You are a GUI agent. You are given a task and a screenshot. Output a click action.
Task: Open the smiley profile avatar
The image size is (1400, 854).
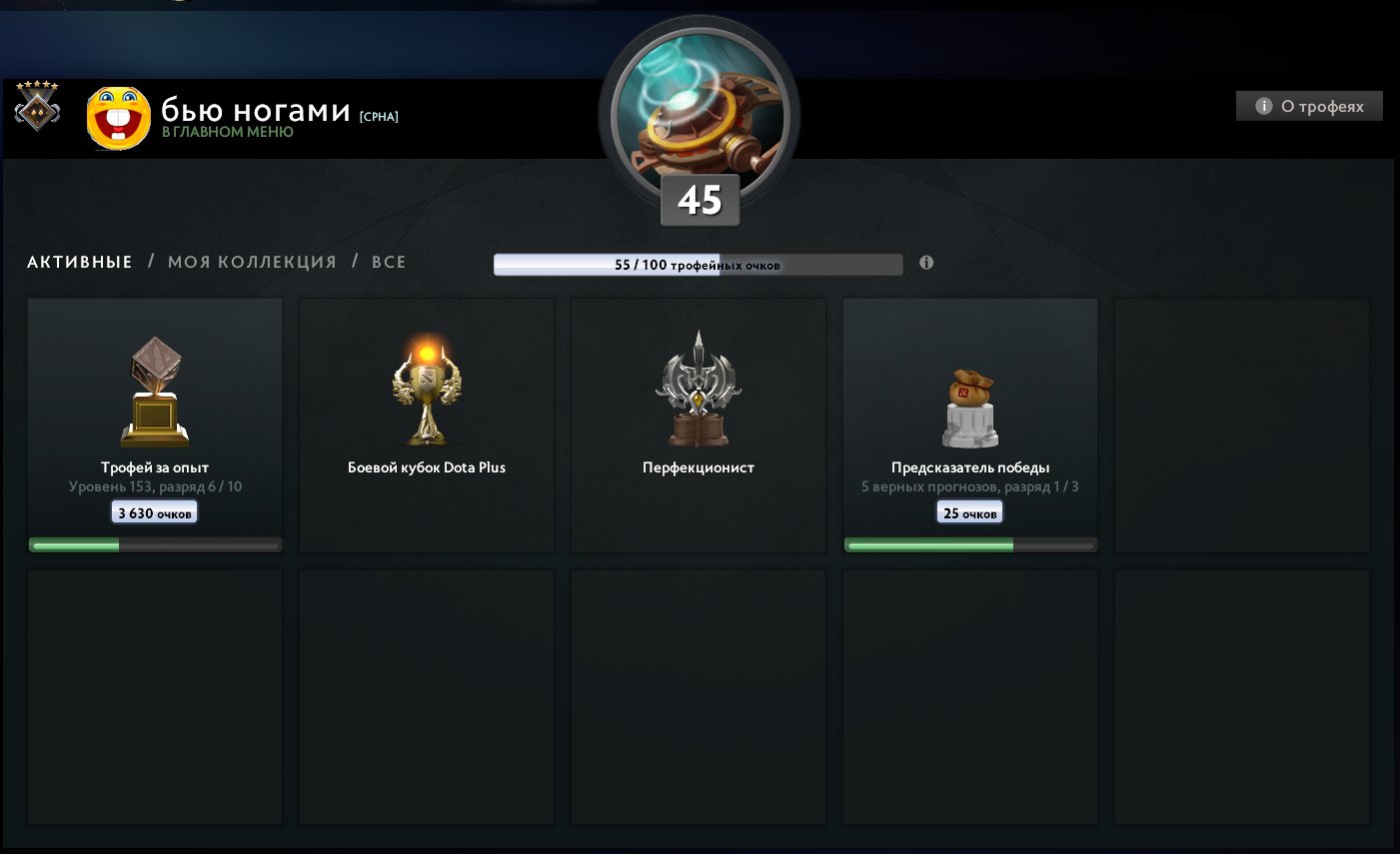coord(119,118)
